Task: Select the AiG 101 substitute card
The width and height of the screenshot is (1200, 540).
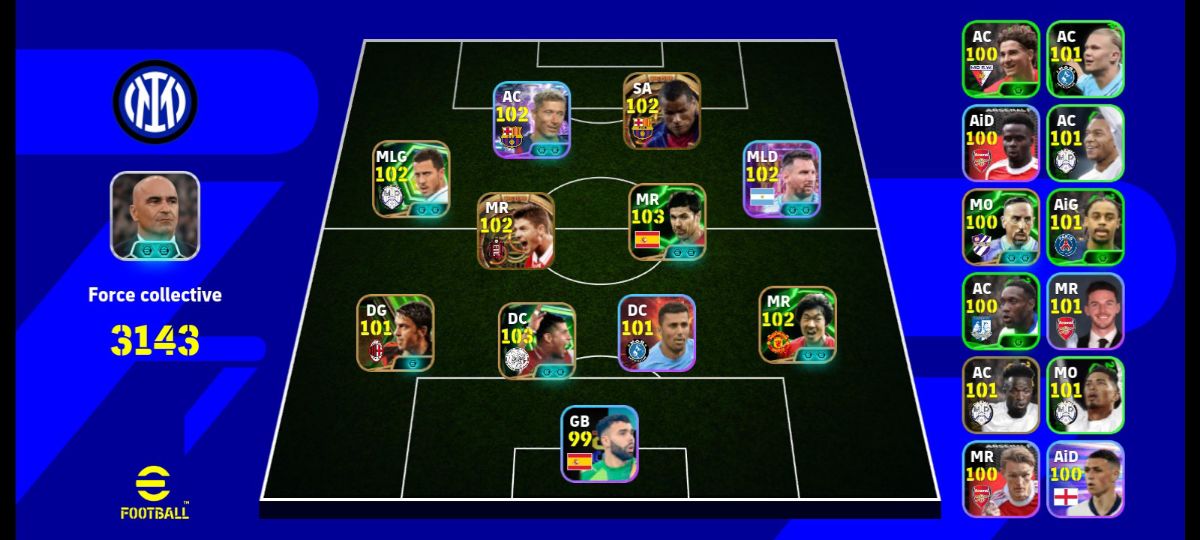Action: click(x=1085, y=227)
